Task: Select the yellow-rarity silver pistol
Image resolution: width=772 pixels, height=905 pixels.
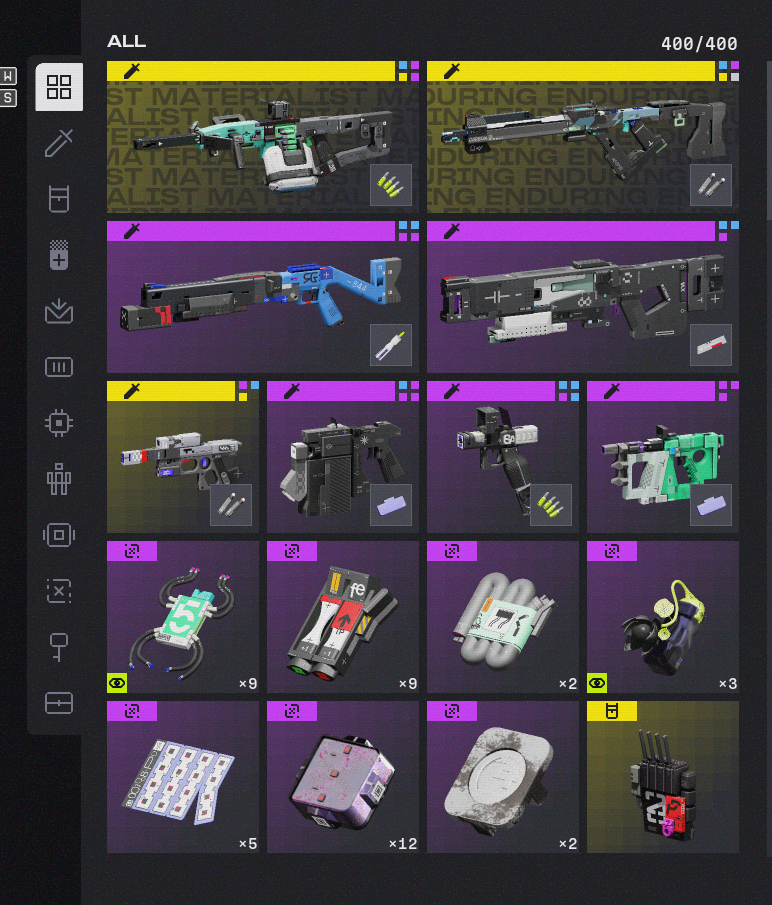Action: (182, 457)
